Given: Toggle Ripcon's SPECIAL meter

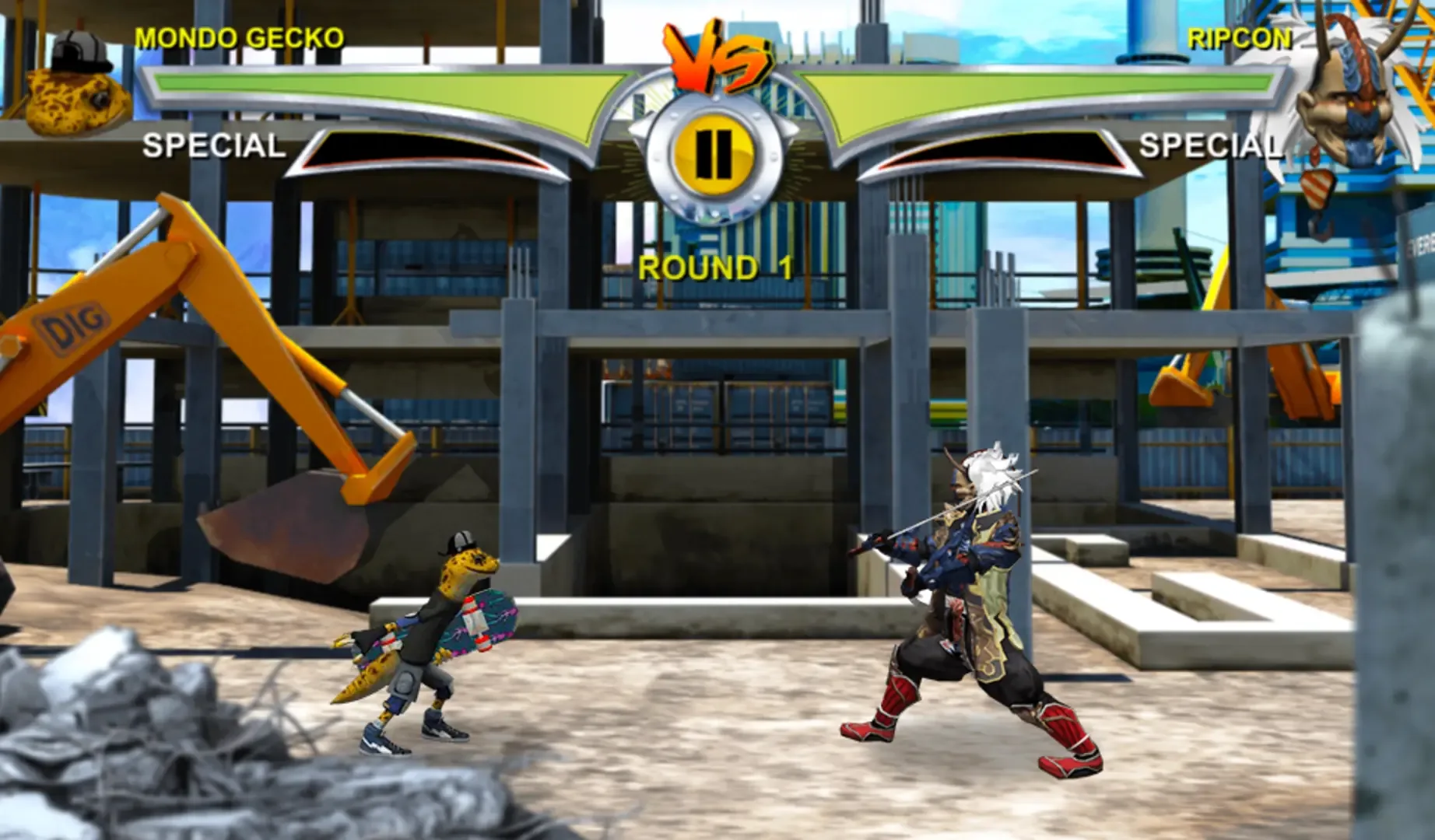Looking at the screenshot, I should (x=1212, y=143).
